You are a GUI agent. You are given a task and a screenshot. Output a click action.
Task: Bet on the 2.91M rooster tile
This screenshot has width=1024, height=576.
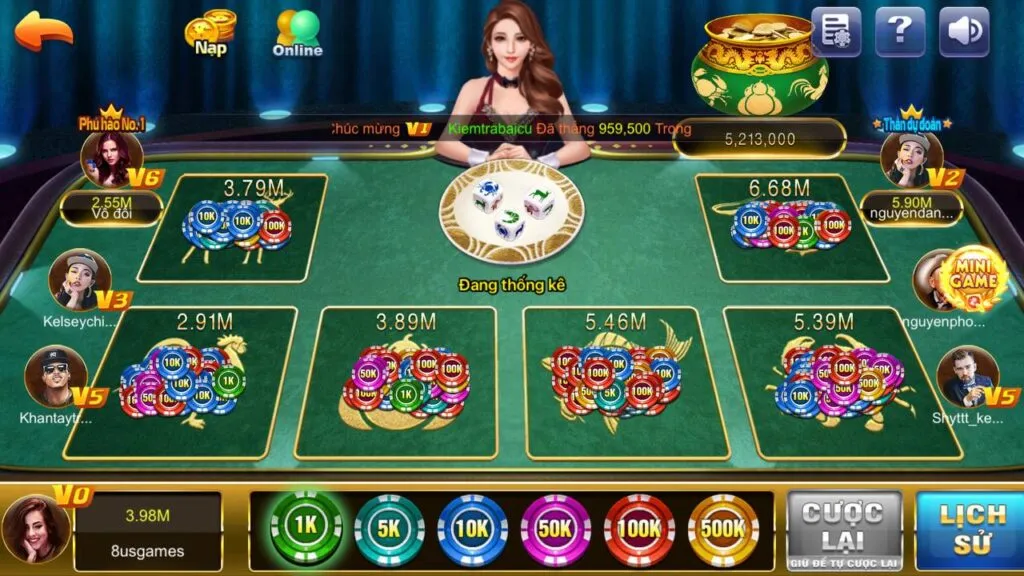tap(183, 383)
